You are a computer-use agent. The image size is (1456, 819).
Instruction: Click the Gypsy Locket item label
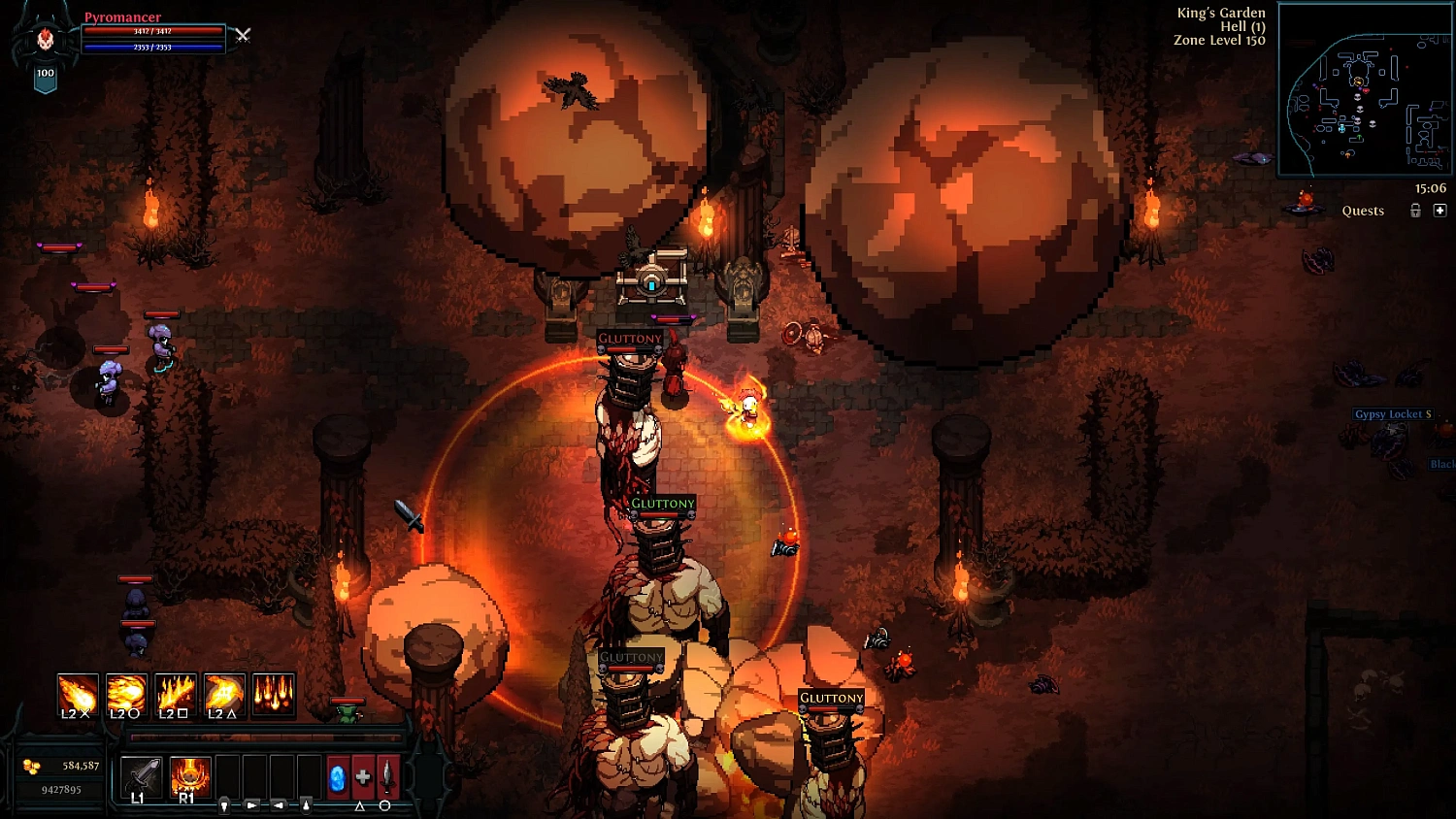pyautogui.click(x=1395, y=413)
